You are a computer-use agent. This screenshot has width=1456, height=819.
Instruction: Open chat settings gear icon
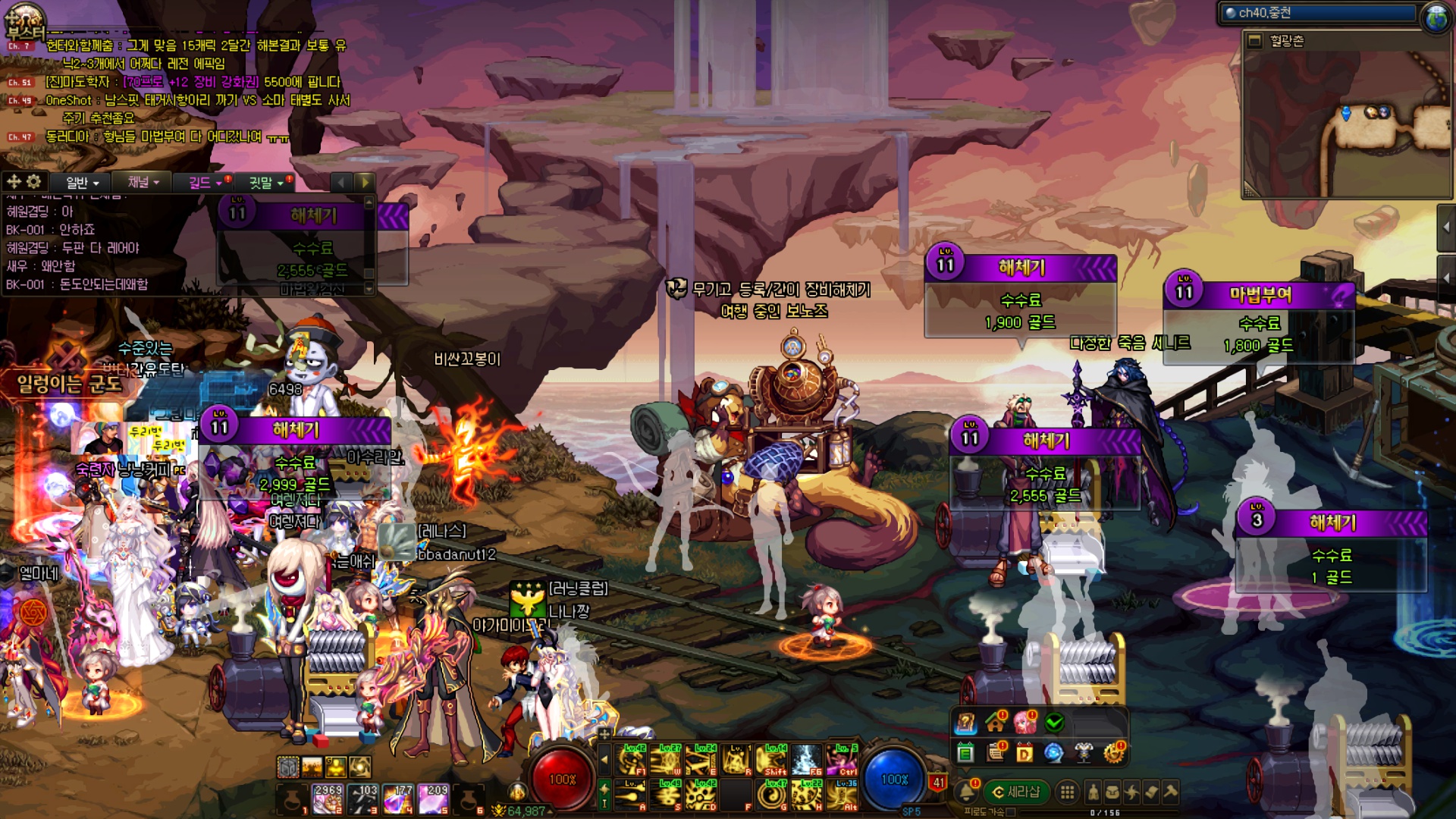pyautogui.click(x=34, y=181)
